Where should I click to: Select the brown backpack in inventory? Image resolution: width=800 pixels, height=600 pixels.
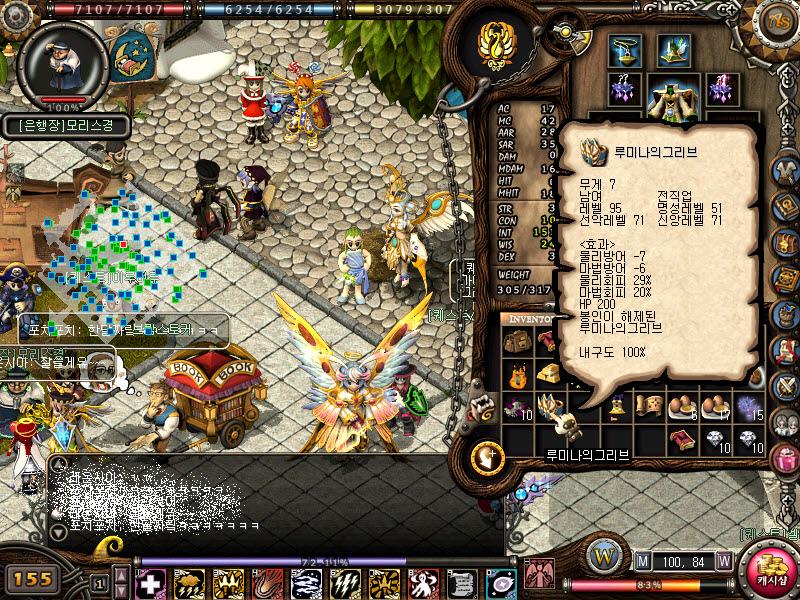517,342
